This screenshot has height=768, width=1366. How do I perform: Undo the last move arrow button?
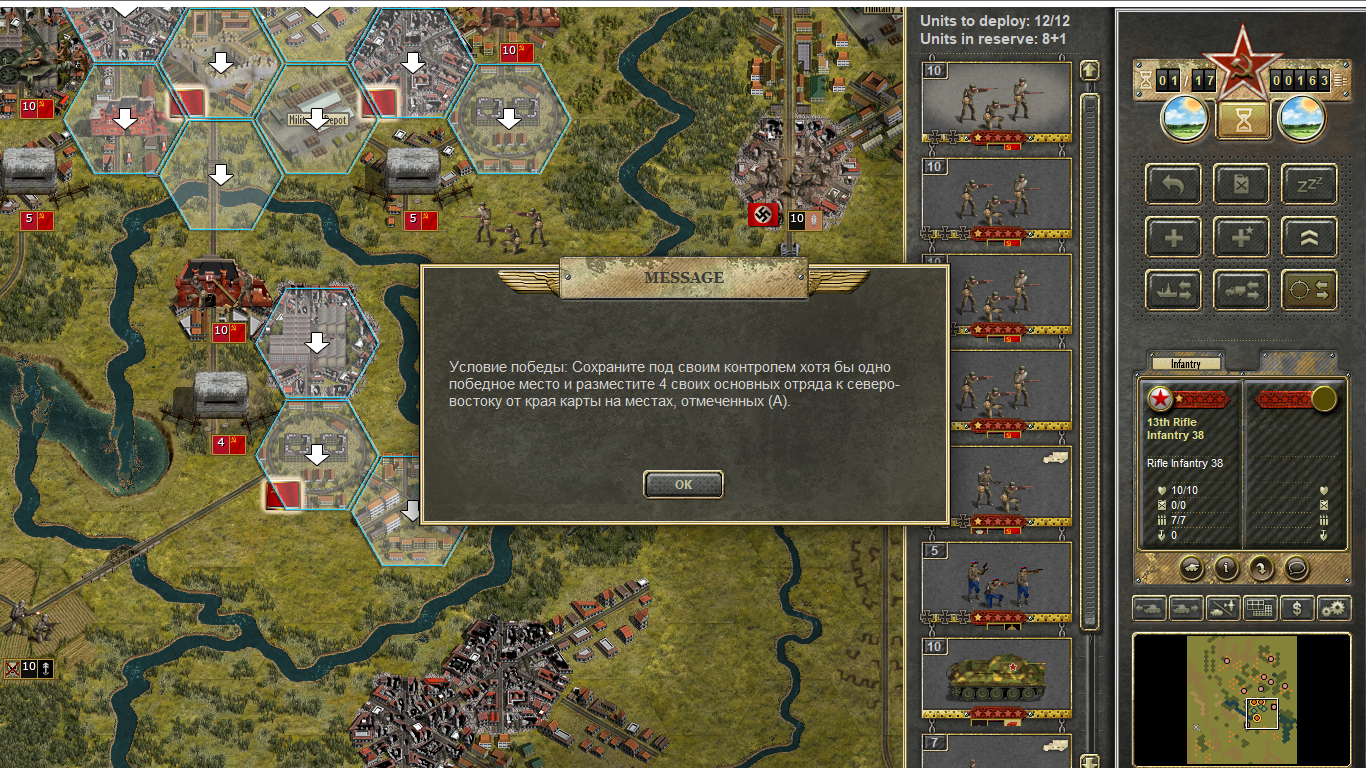pyautogui.click(x=1173, y=185)
